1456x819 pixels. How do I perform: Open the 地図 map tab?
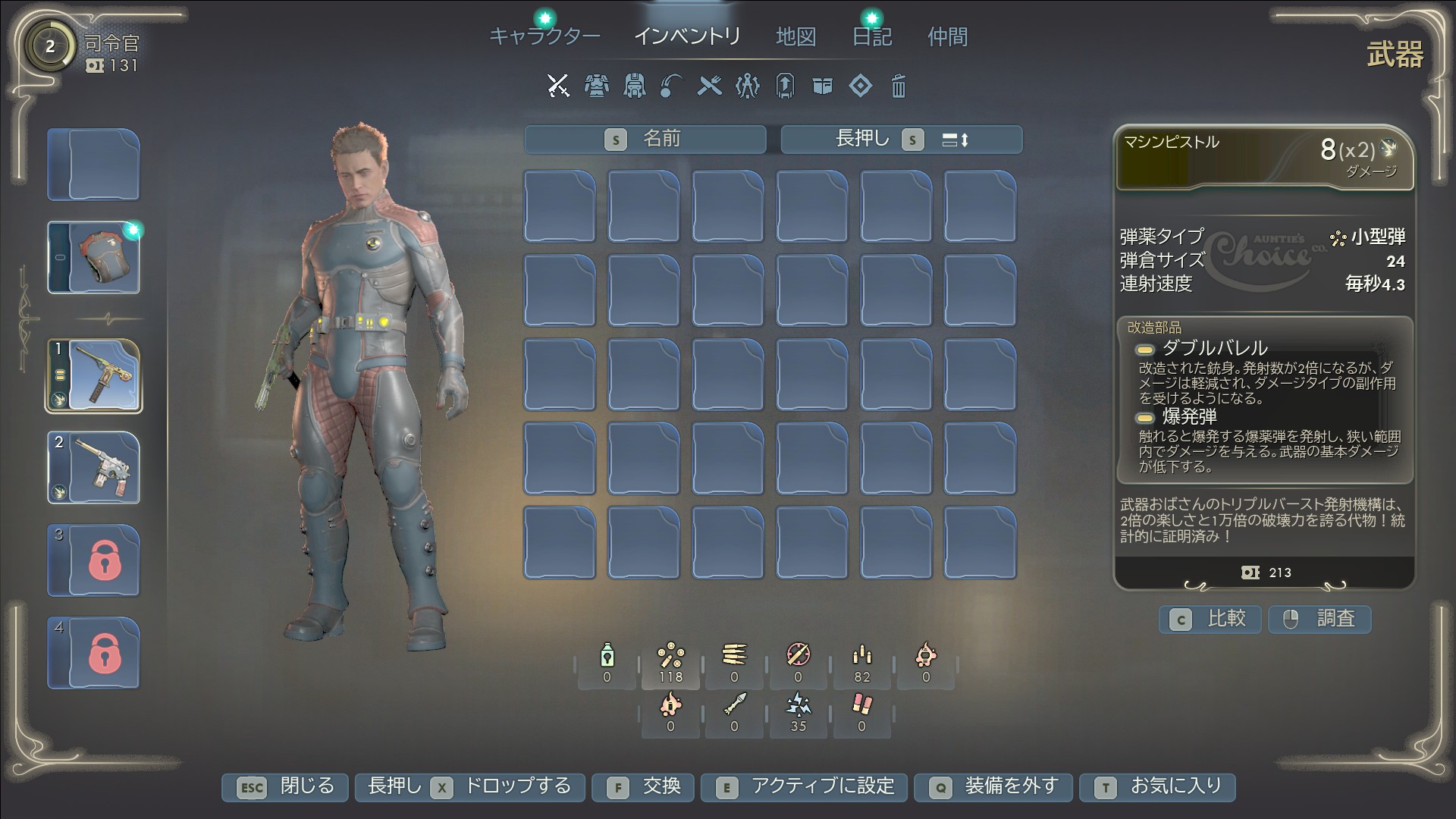[795, 36]
